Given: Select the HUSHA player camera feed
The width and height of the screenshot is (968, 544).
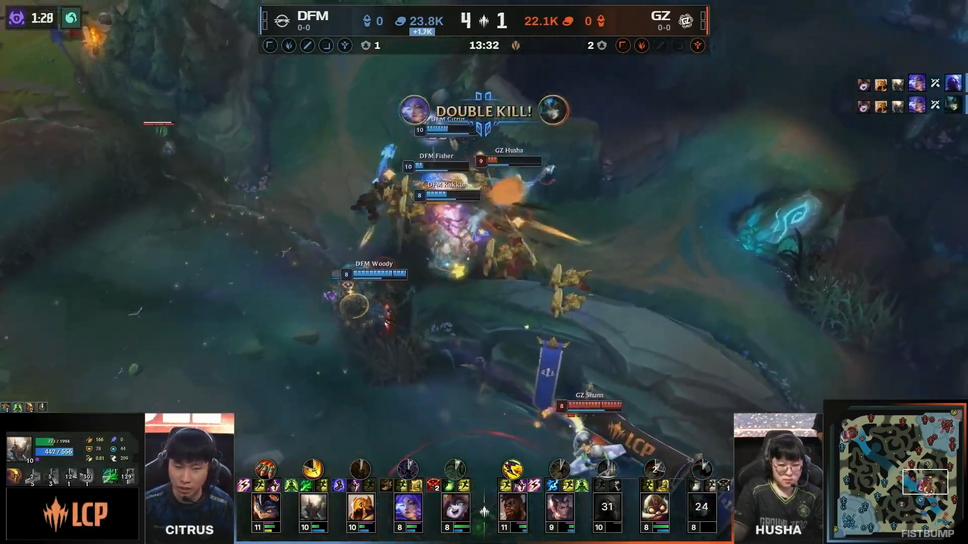Looking at the screenshot, I should [778, 477].
